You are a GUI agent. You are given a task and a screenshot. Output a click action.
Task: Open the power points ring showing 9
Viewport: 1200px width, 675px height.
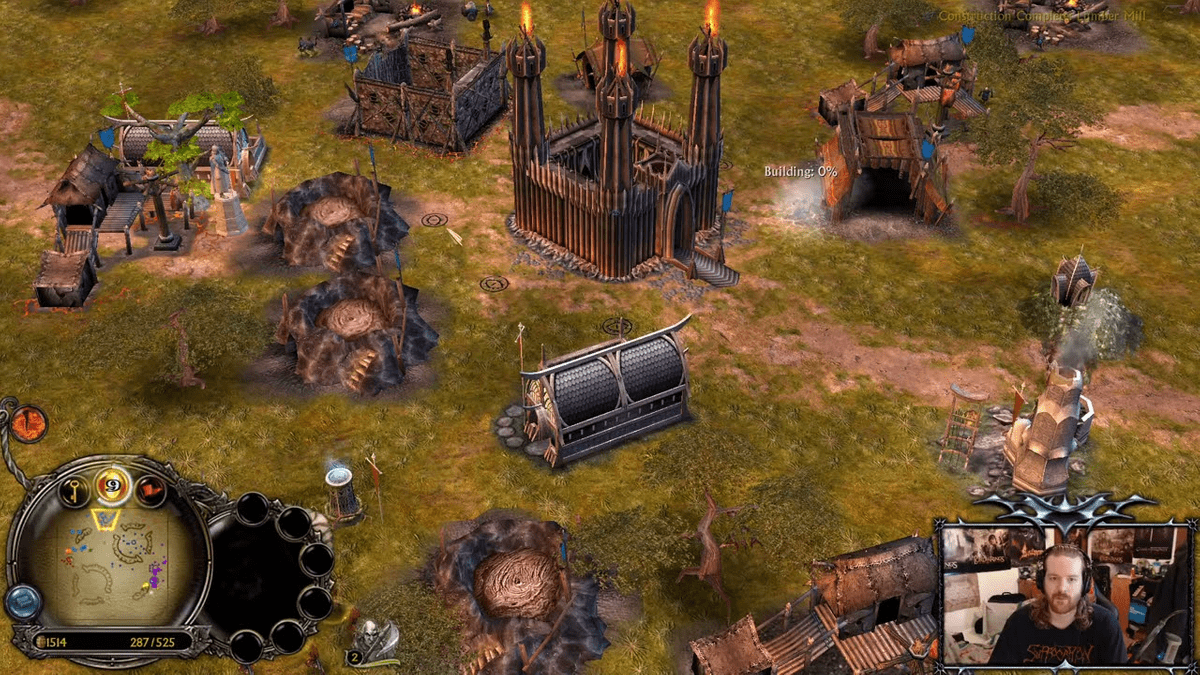[x=113, y=487]
